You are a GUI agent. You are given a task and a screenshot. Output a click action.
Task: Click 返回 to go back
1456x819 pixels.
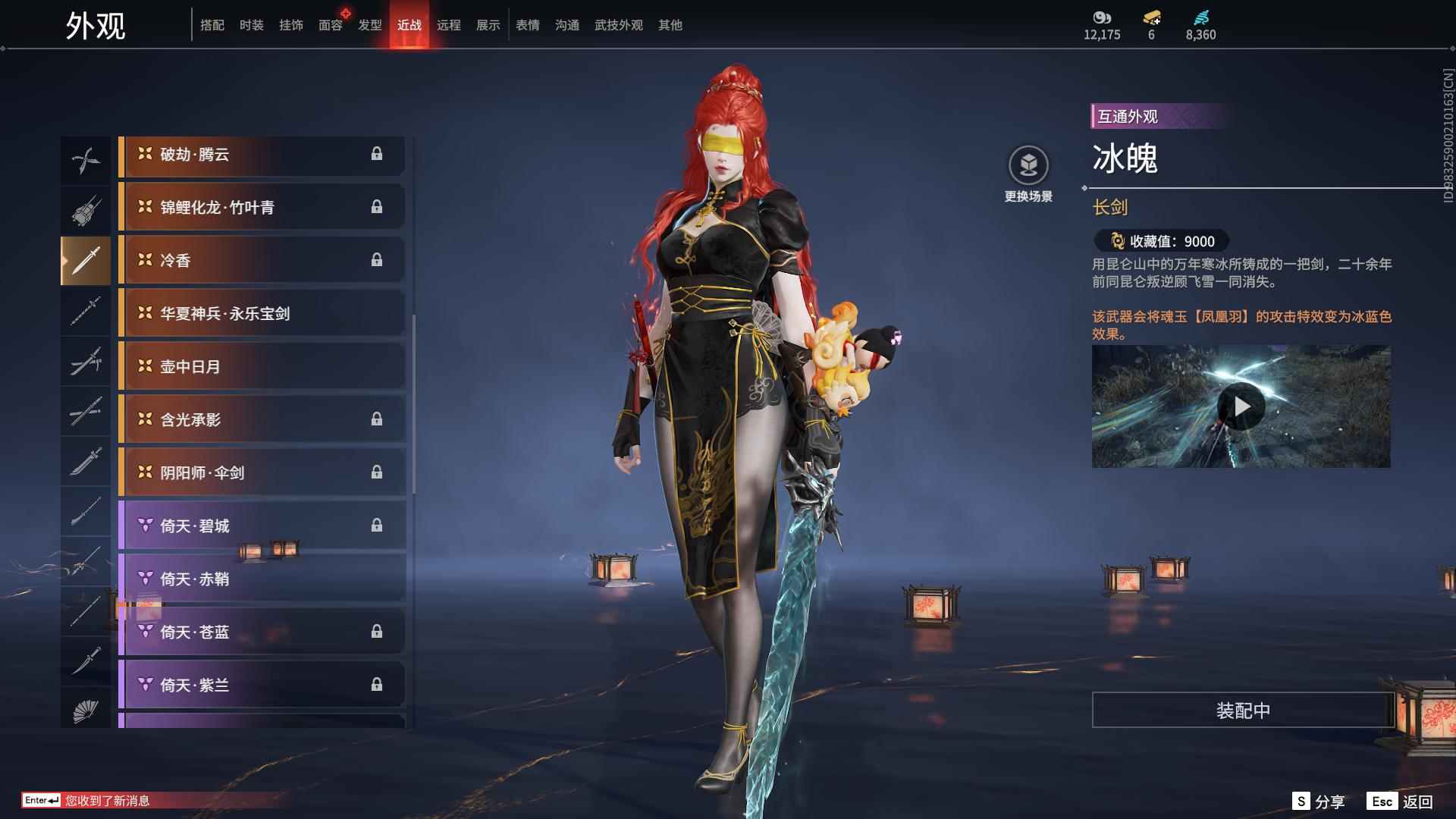(1401, 802)
